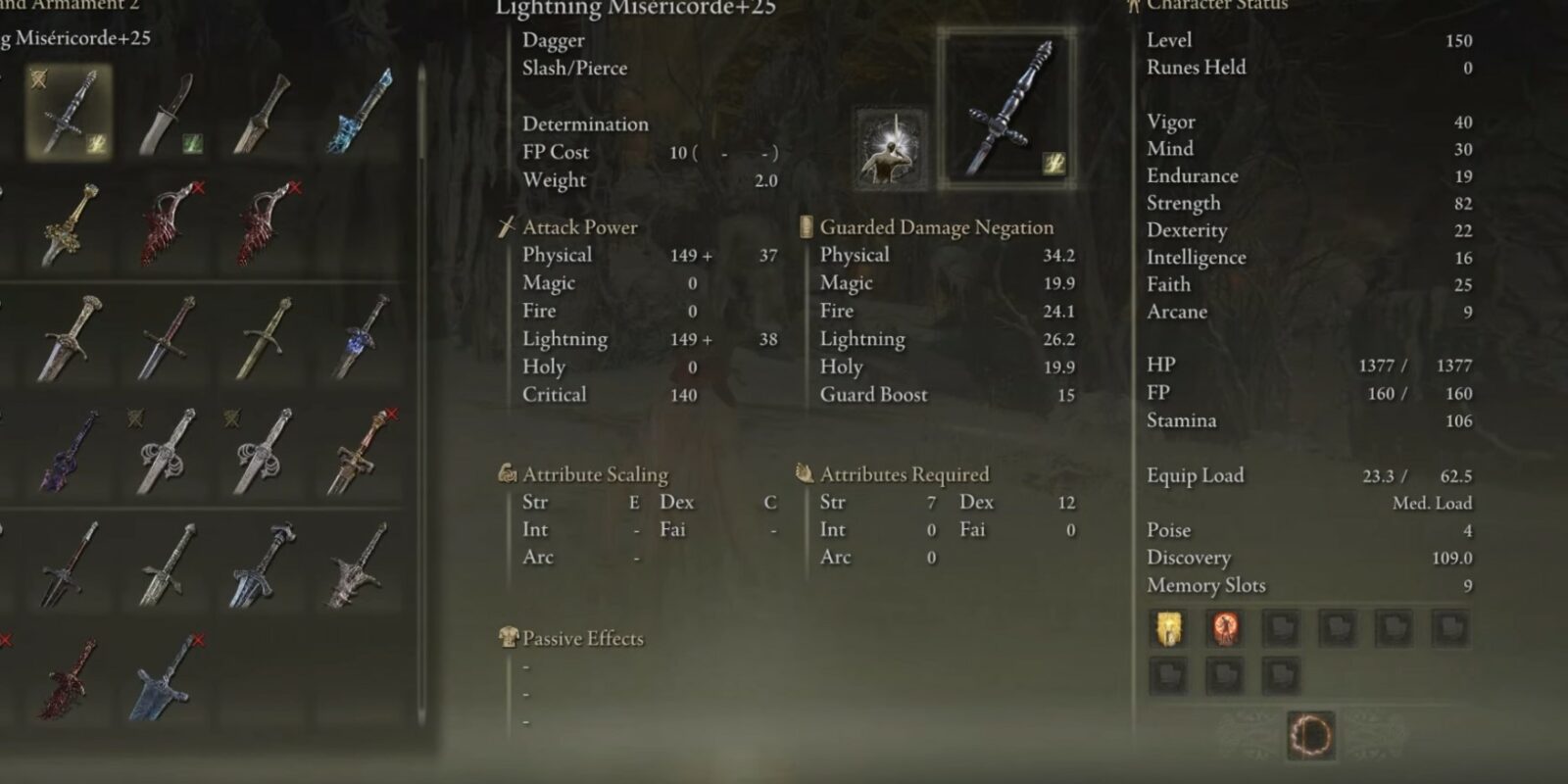This screenshot has width=1568, height=784.
Task: Select the red spell memory slot
Action: point(1225,628)
